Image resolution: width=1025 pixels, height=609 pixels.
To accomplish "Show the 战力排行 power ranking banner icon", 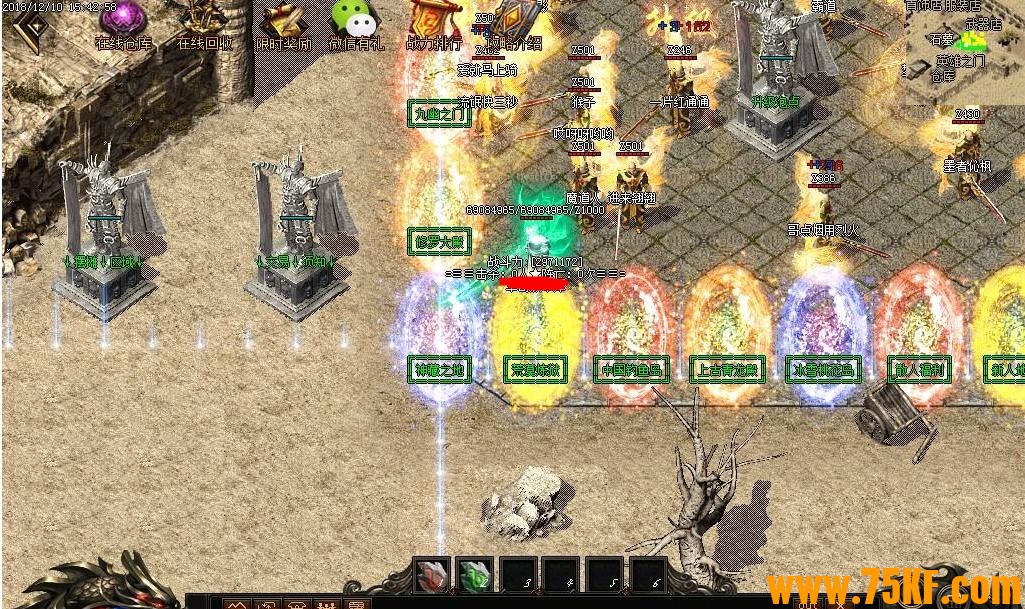I will point(433,22).
